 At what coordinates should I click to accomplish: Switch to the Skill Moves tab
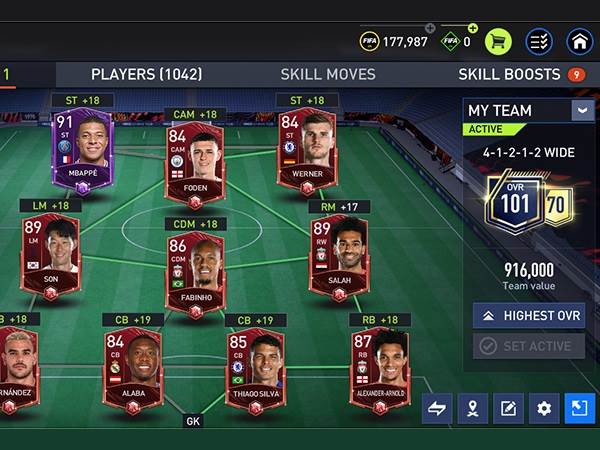point(328,74)
